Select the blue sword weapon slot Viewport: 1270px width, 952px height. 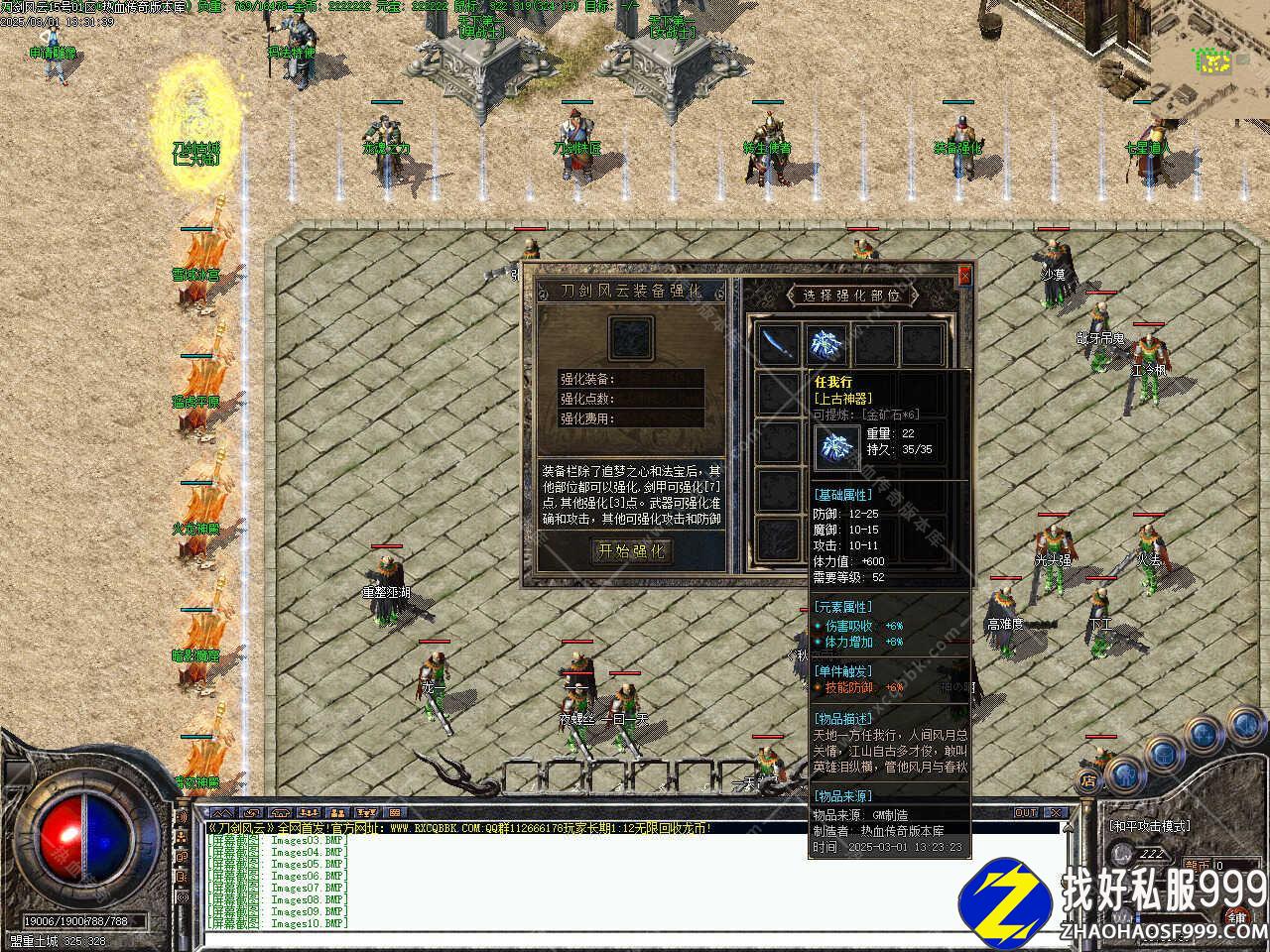776,344
